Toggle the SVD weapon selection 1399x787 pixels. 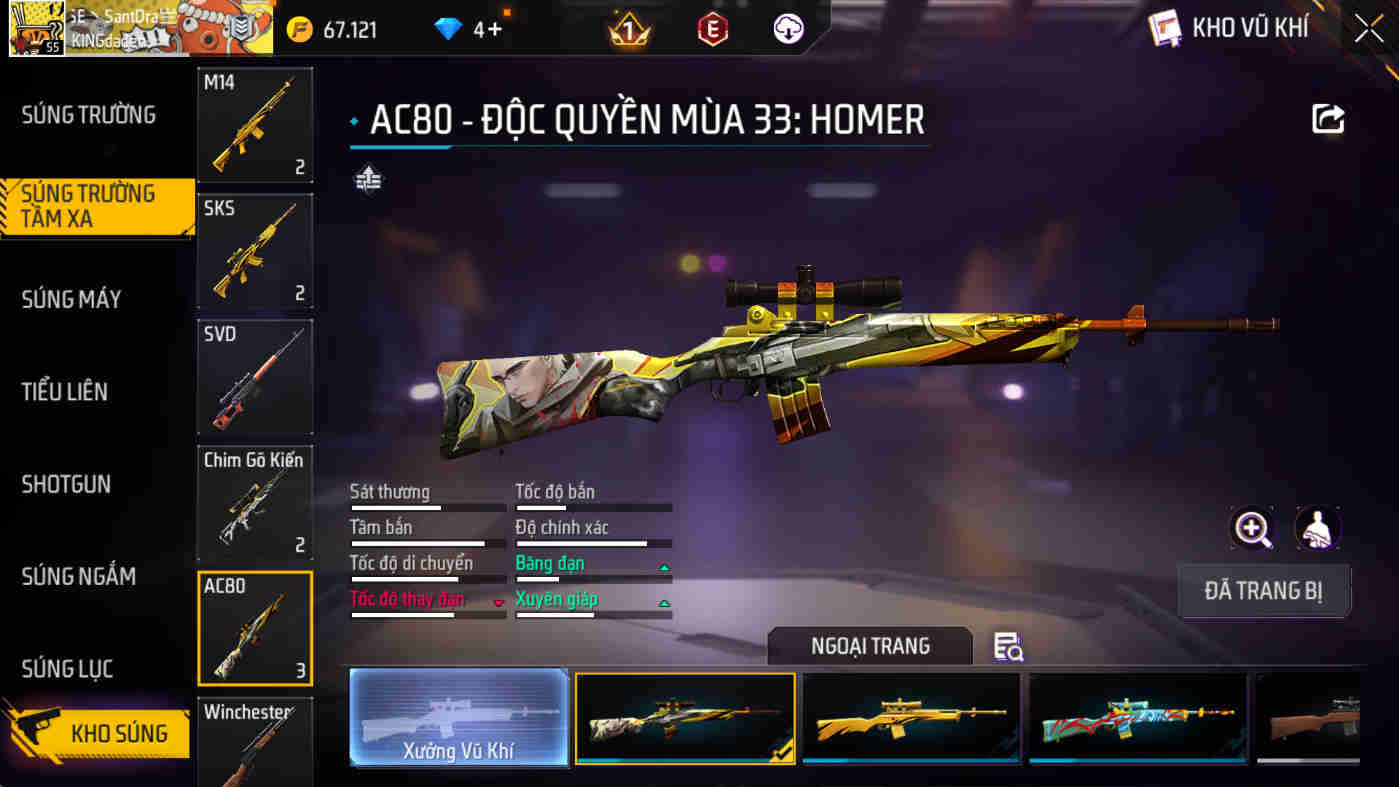click(x=255, y=376)
